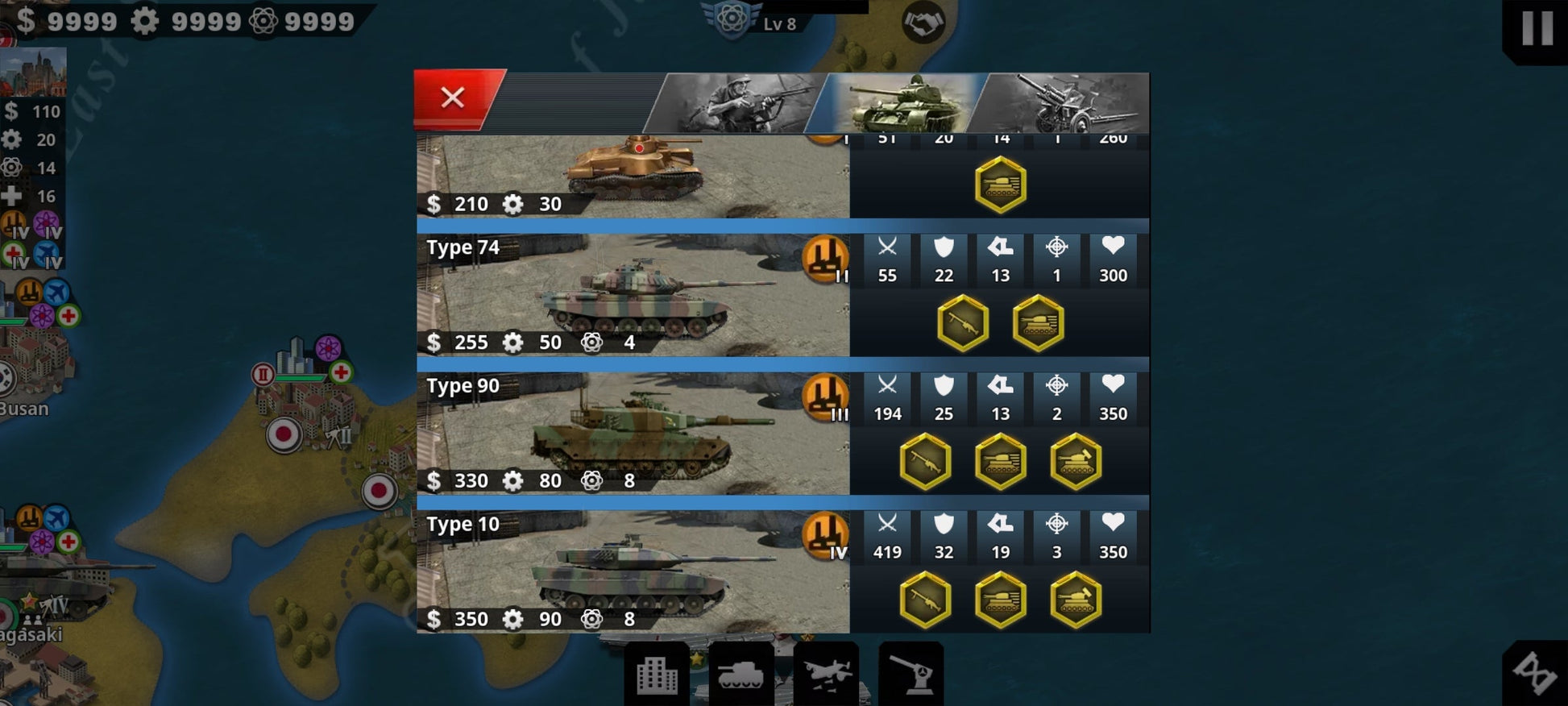Open the diplomacy handshake menu
The image size is (1568, 706).
pos(923,23)
